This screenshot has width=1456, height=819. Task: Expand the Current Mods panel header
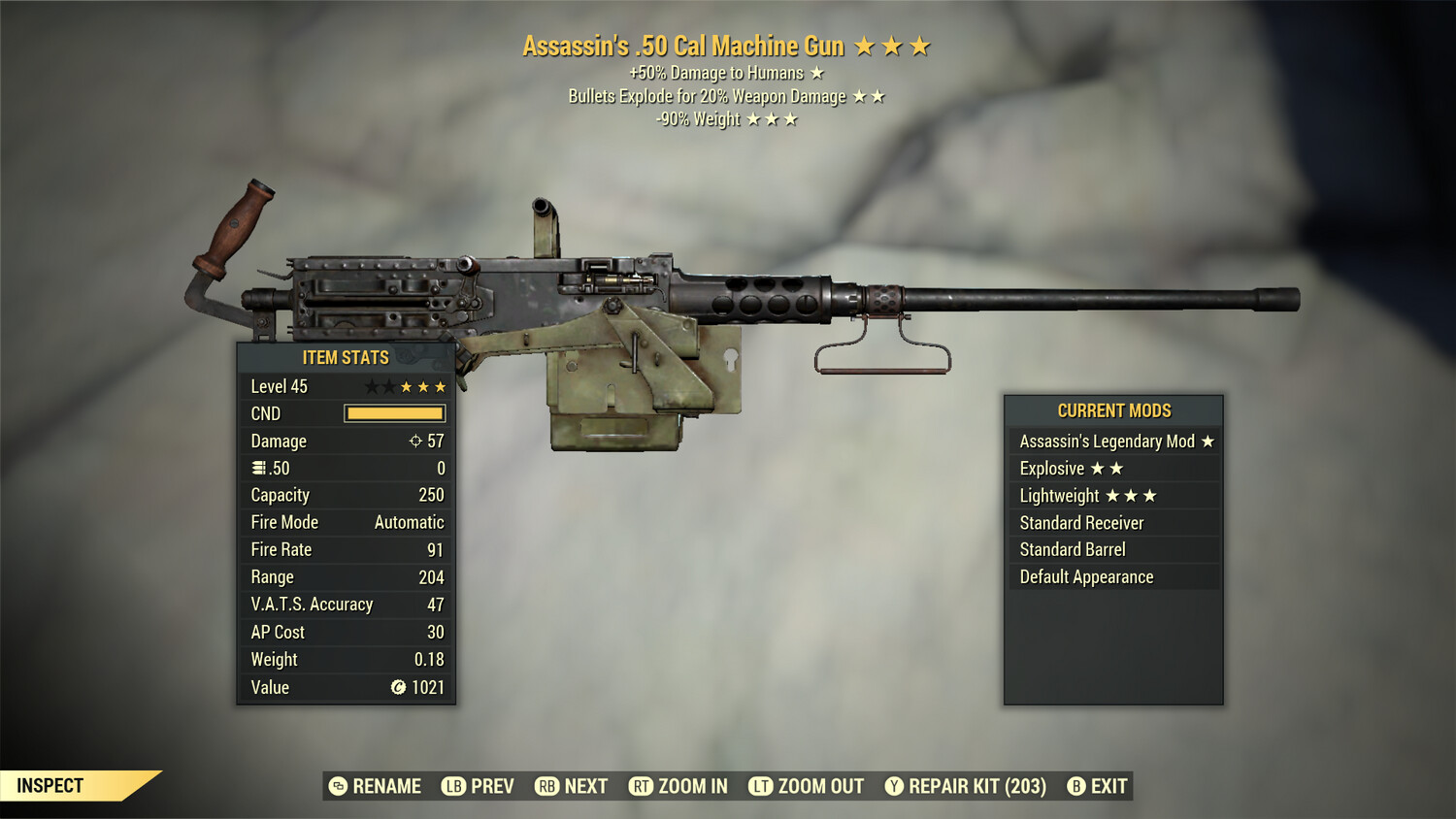pos(1113,410)
